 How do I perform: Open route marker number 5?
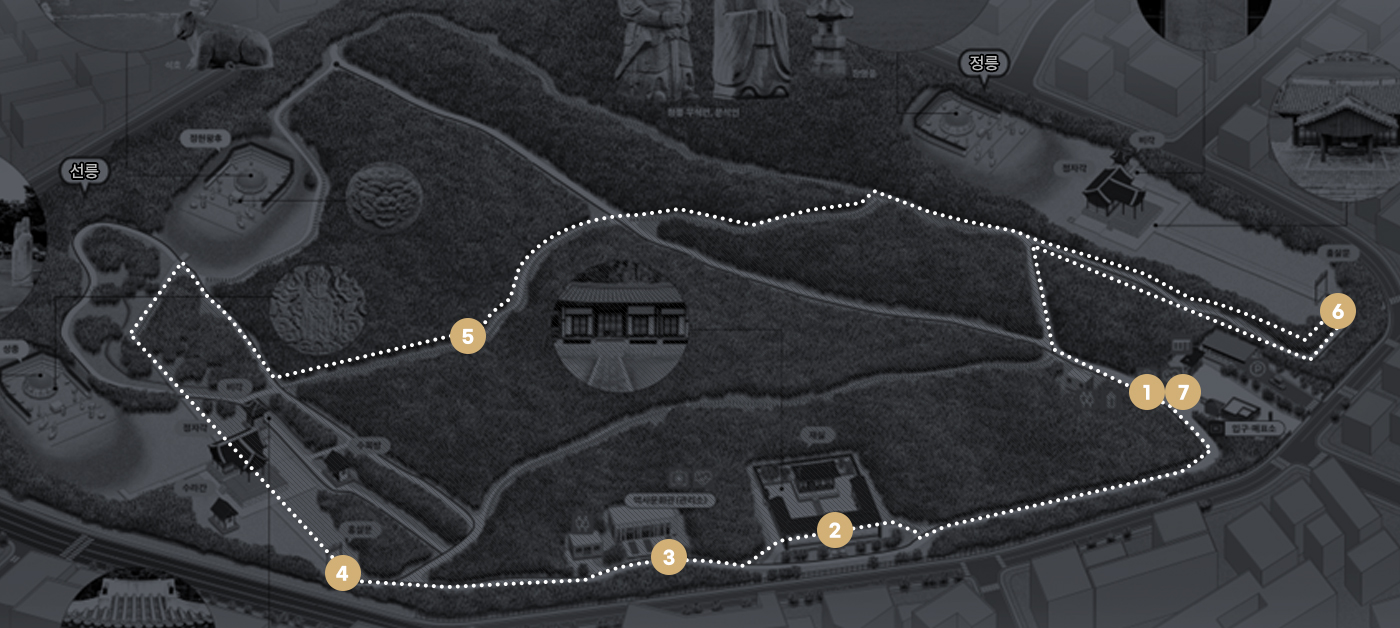(x=467, y=336)
